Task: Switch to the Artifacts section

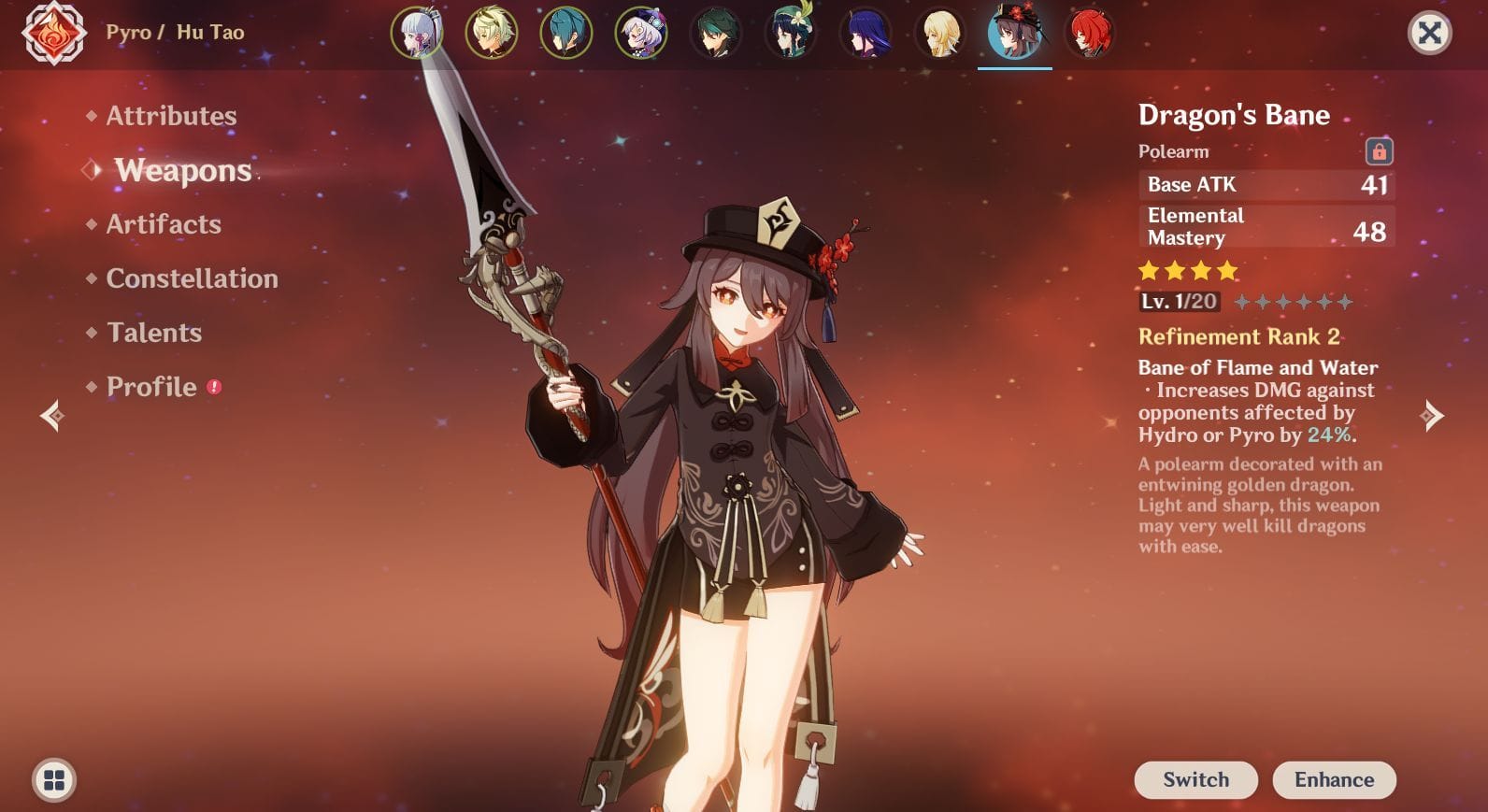Action: pyautogui.click(x=163, y=224)
